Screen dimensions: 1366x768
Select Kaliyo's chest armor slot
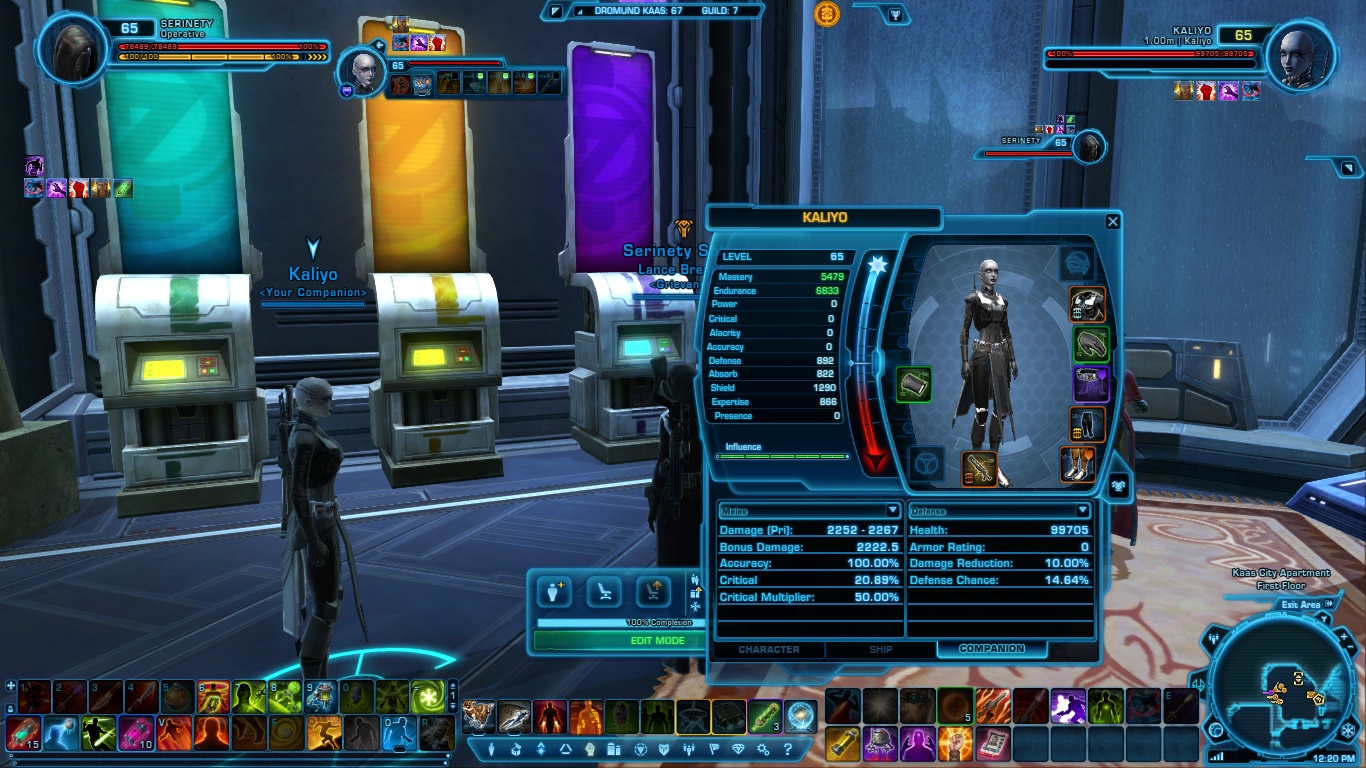pos(1087,303)
